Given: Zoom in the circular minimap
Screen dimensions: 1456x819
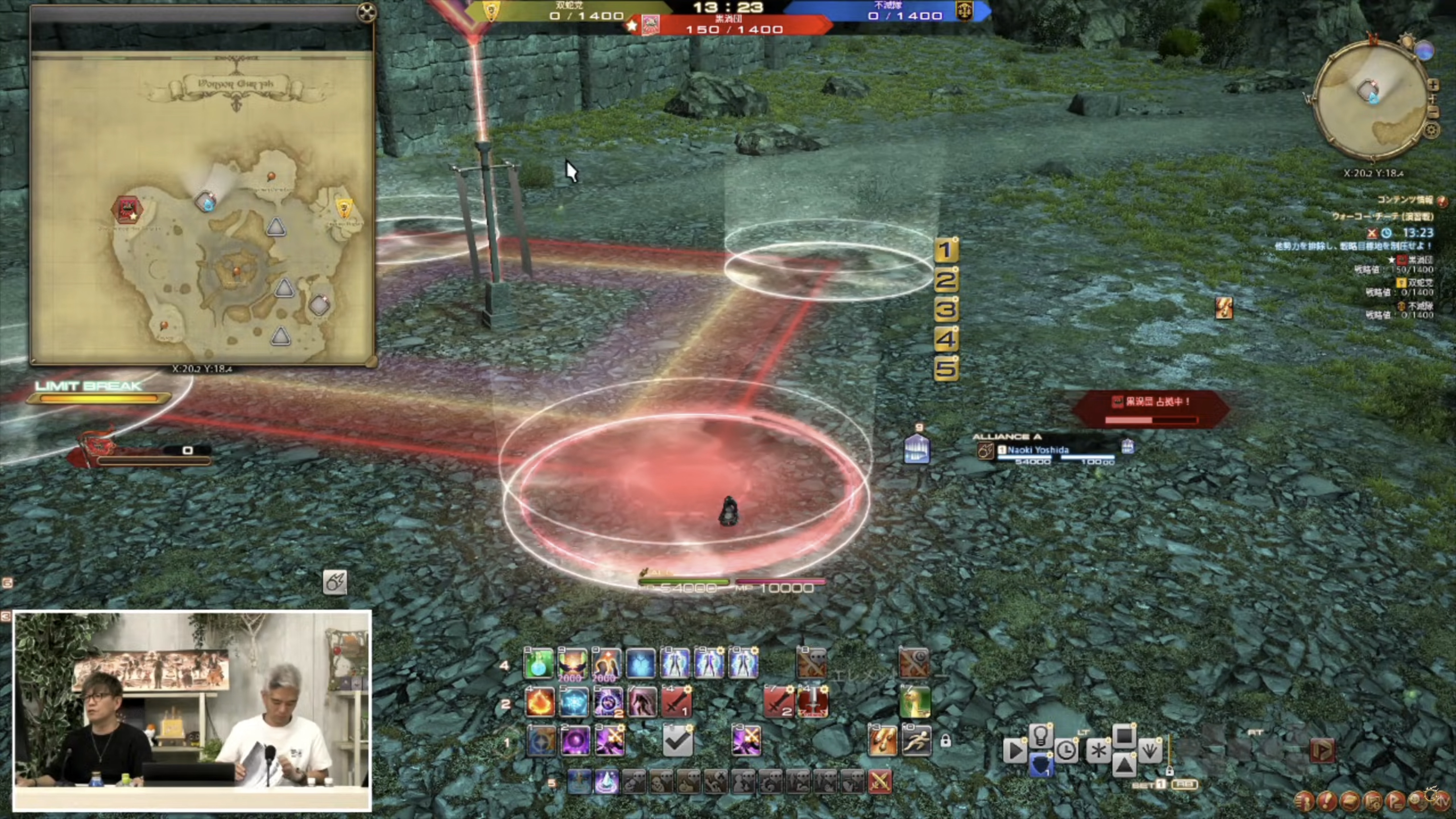Looking at the screenshot, I should (1433, 85).
